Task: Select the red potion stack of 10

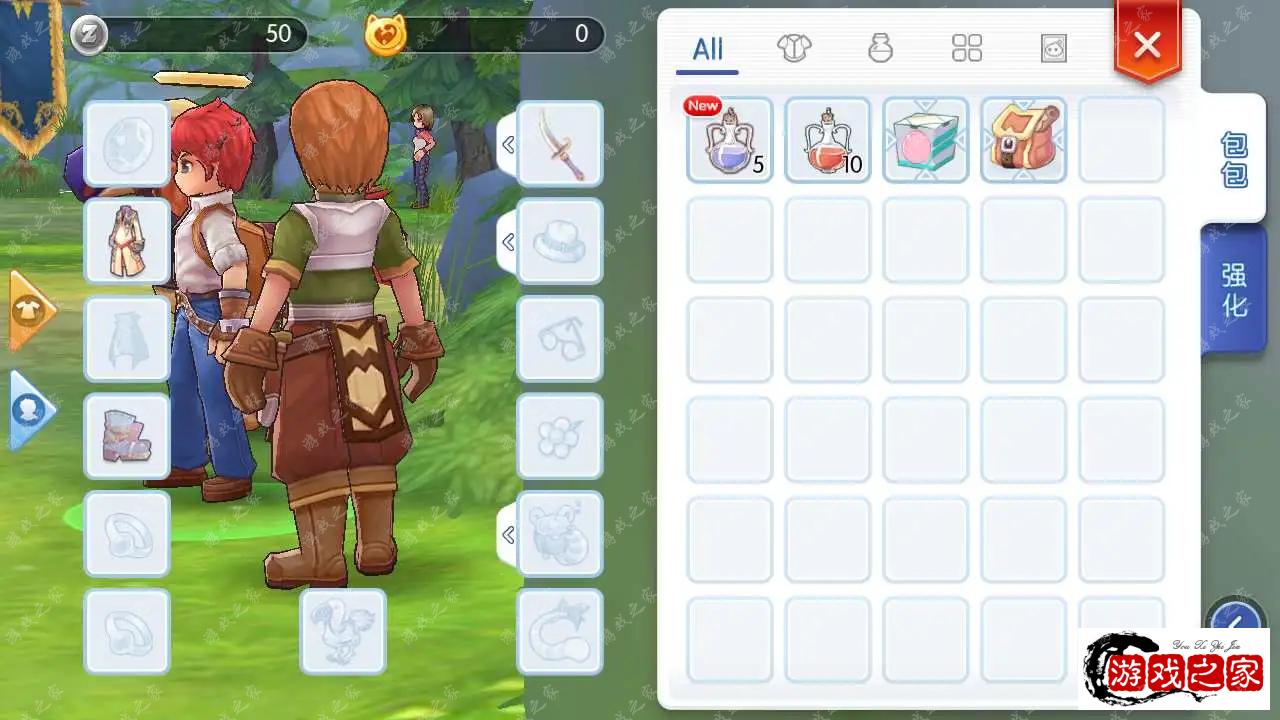Action: tap(828, 140)
